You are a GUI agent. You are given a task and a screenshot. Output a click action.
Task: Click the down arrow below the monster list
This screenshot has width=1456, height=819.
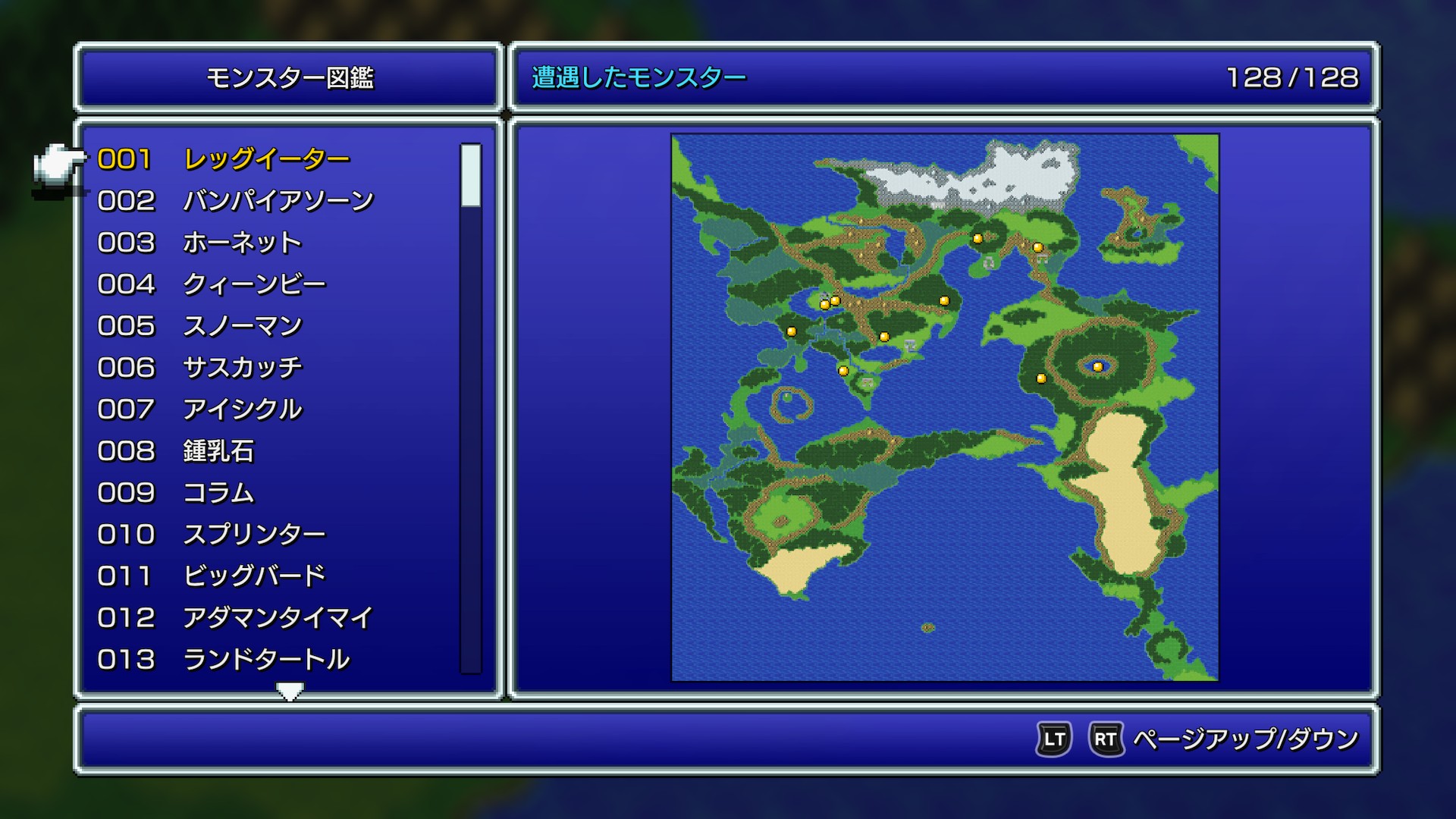tap(290, 691)
